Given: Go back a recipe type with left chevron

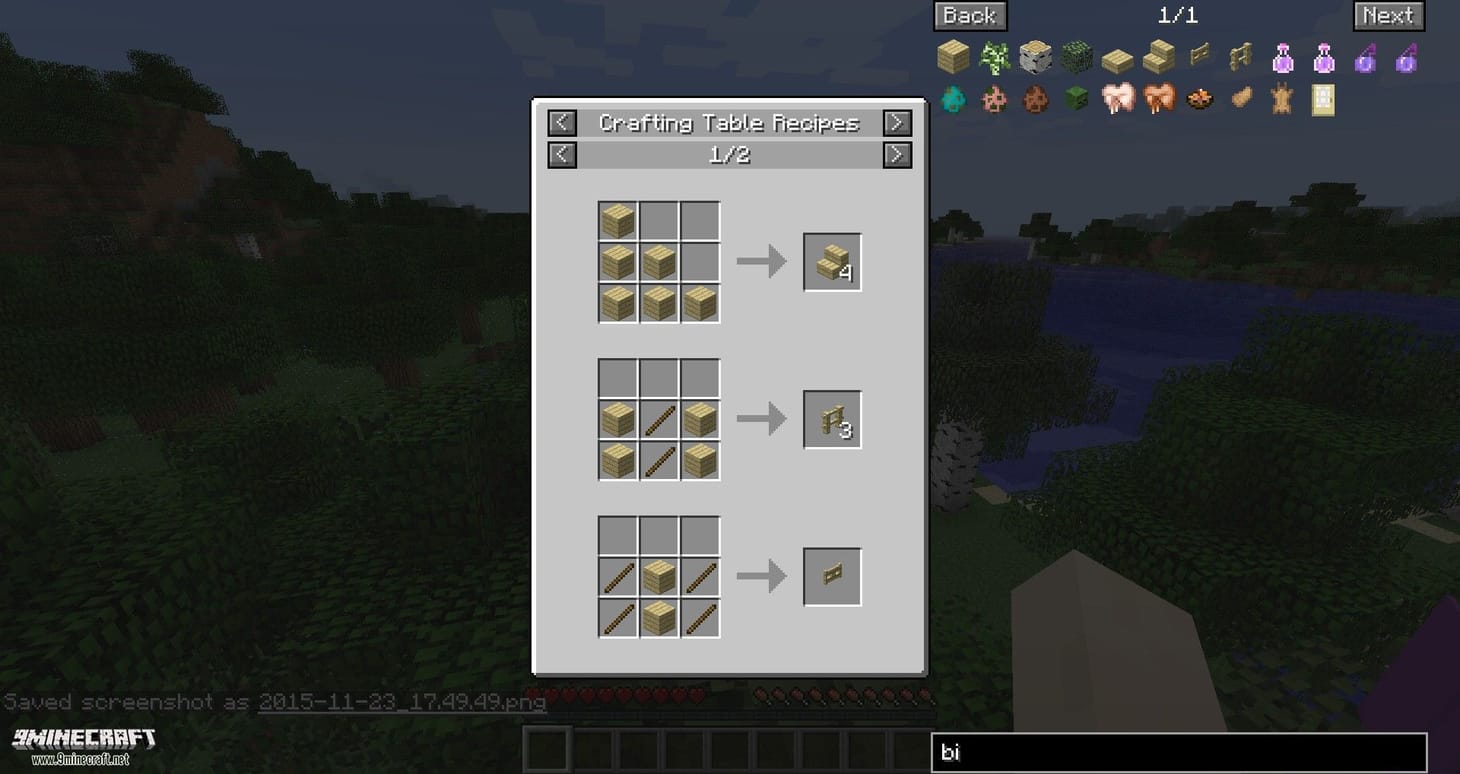Looking at the screenshot, I should point(561,122).
